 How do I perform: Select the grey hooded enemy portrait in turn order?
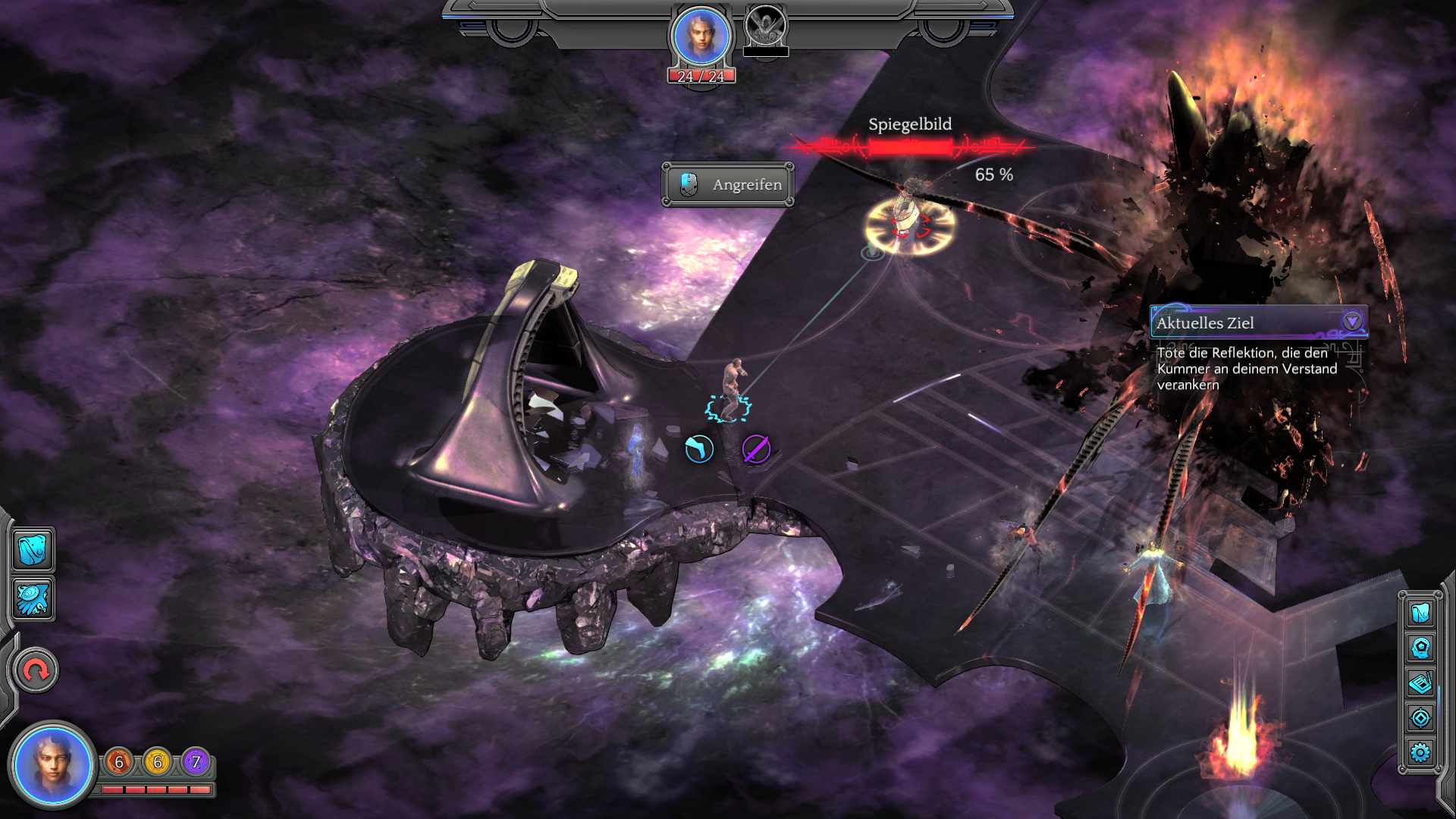pos(766,27)
